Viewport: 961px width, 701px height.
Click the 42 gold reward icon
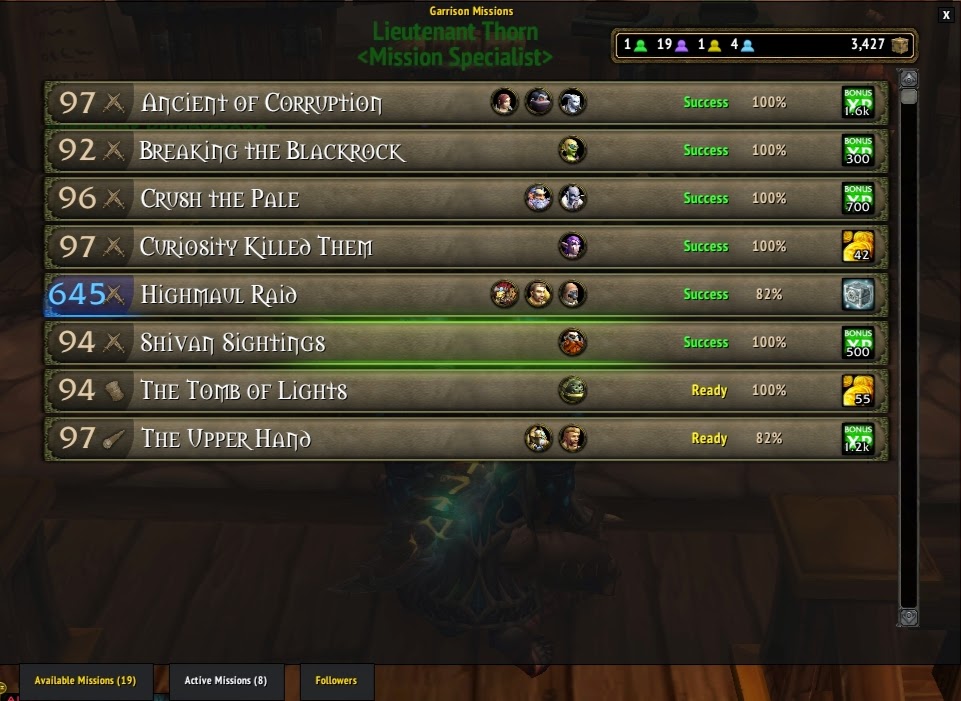(858, 247)
